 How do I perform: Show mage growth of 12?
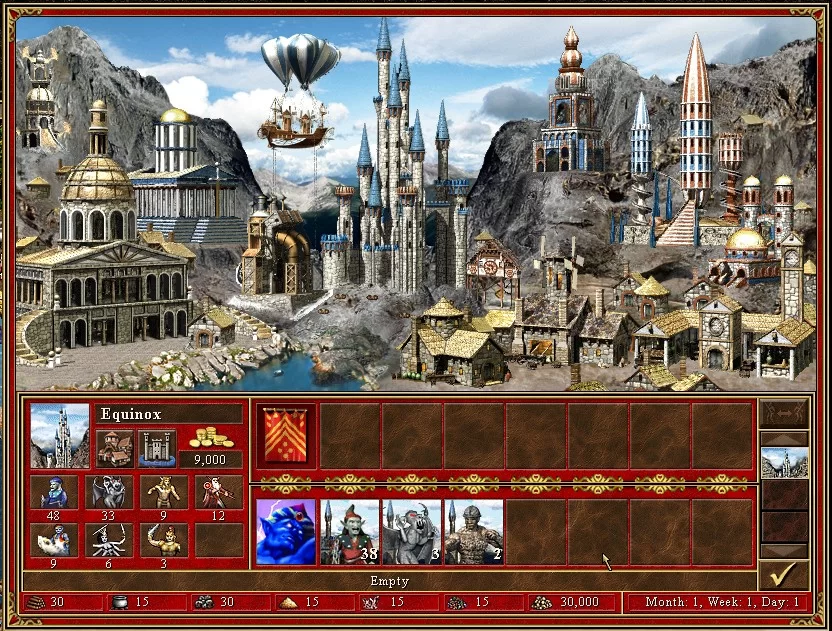tap(218, 492)
